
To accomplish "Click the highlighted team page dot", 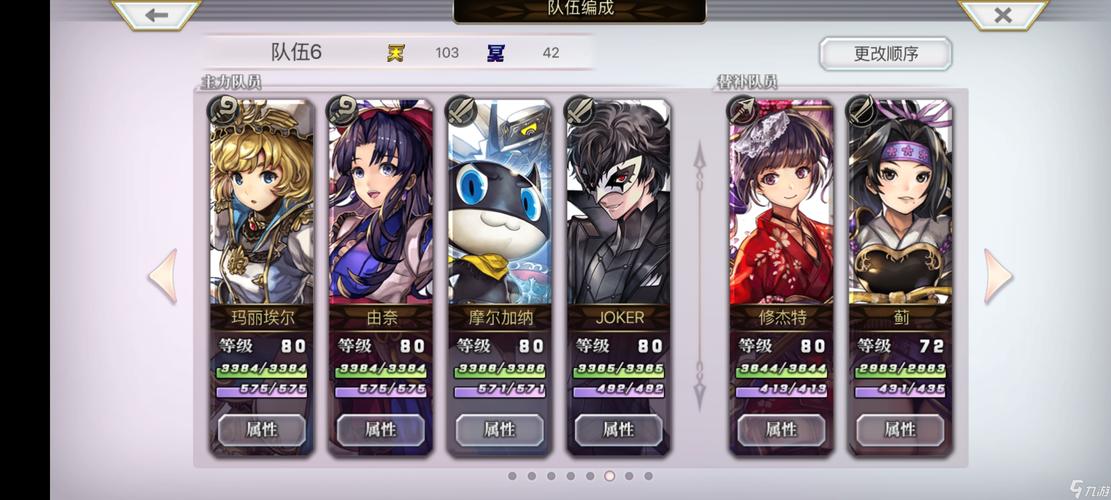I will pos(609,476).
